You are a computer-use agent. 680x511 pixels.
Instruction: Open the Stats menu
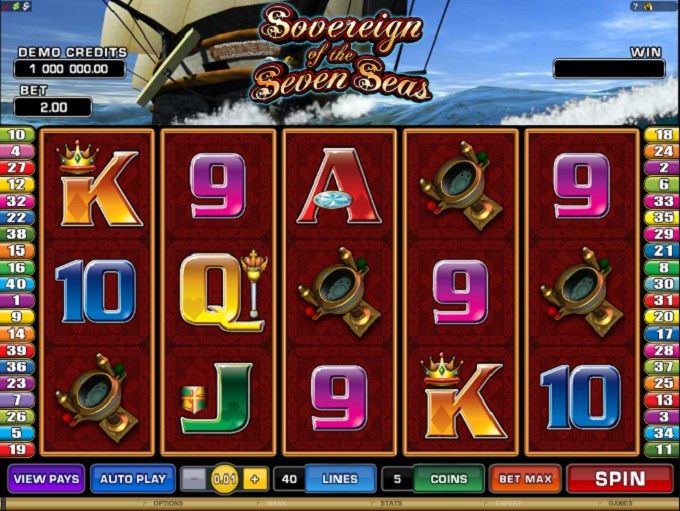tap(391, 505)
